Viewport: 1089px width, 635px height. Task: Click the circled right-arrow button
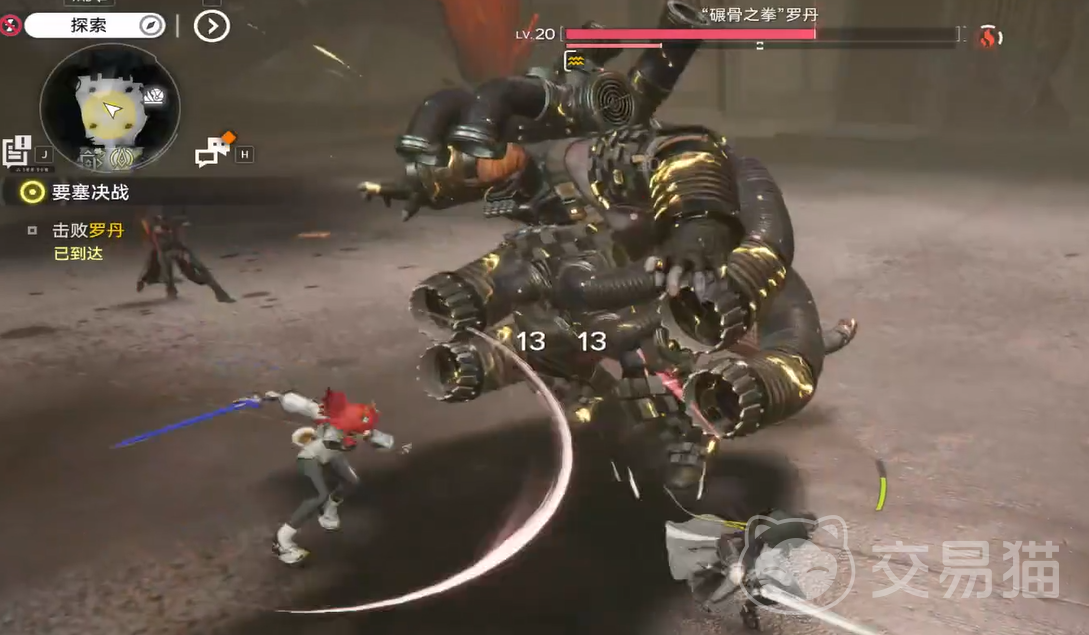pyautogui.click(x=211, y=25)
